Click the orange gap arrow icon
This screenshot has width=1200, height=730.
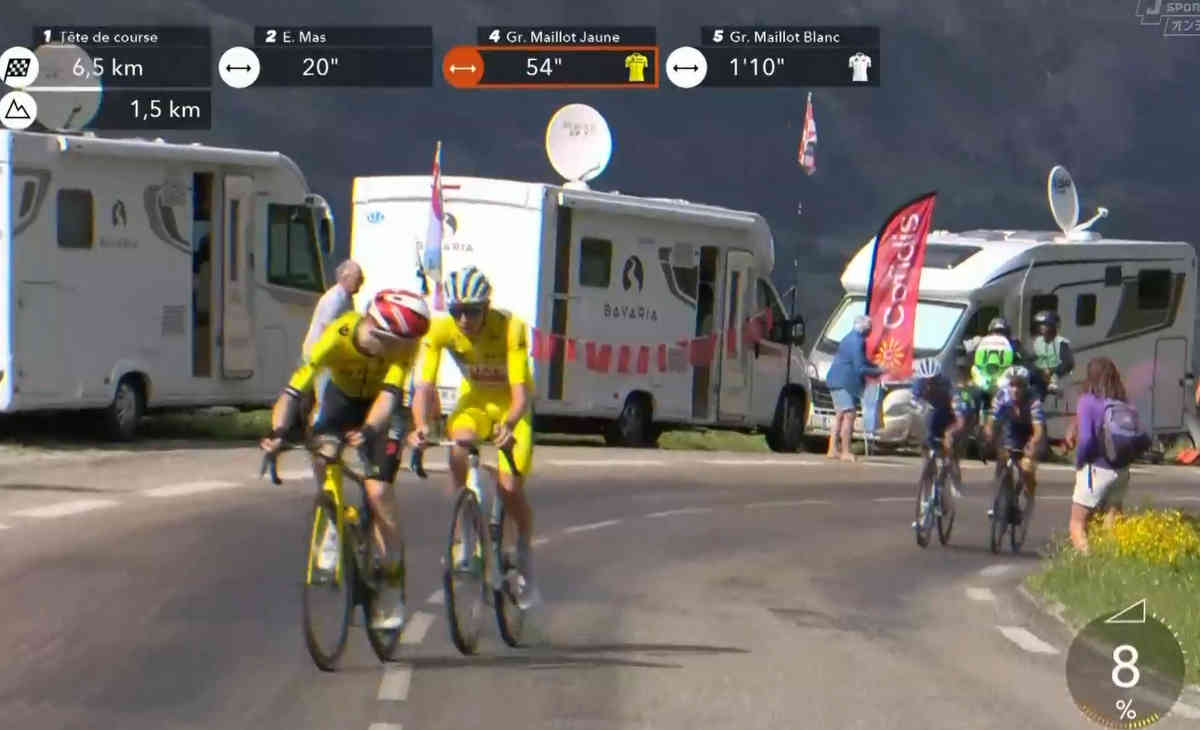(x=463, y=68)
